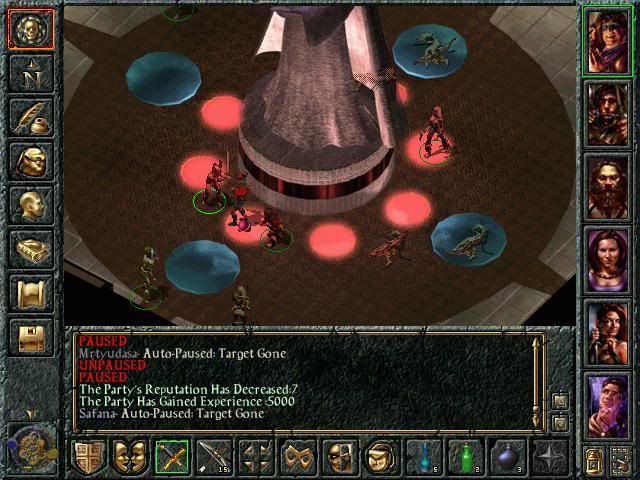Use the green potion quick item
640x480 pixels.
(466, 456)
